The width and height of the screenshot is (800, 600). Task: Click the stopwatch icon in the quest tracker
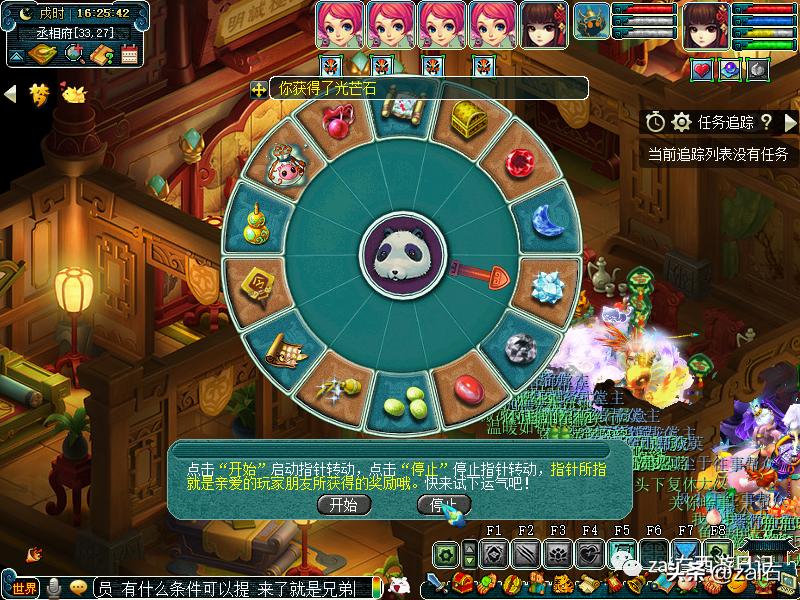click(x=656, y=122)
